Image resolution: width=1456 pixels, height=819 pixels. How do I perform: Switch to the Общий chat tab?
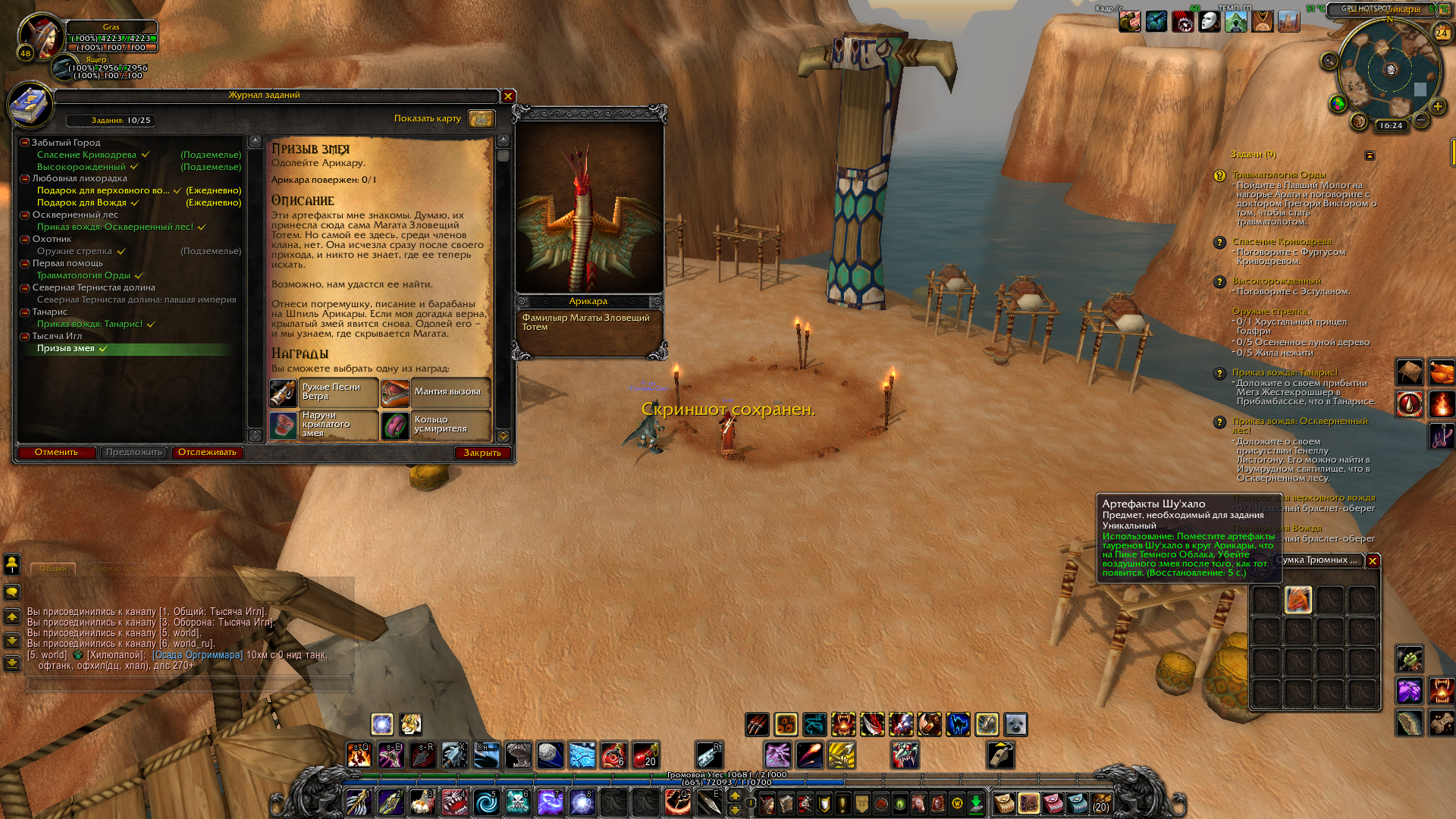[52, 569]
